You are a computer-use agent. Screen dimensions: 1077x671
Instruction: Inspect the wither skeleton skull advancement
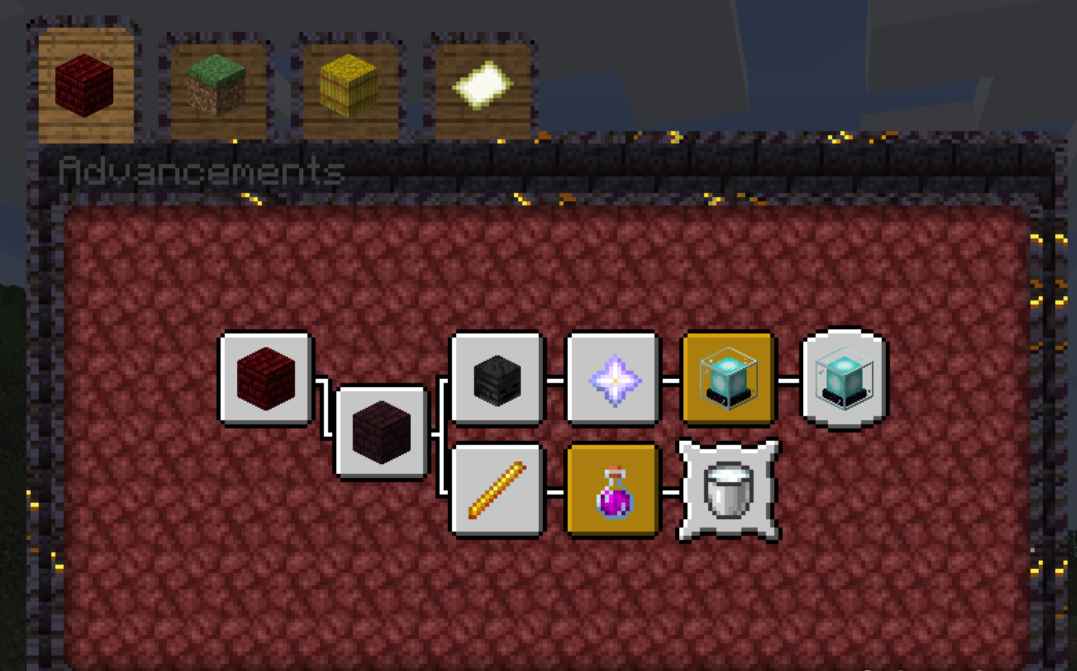[x=497, y=379]
